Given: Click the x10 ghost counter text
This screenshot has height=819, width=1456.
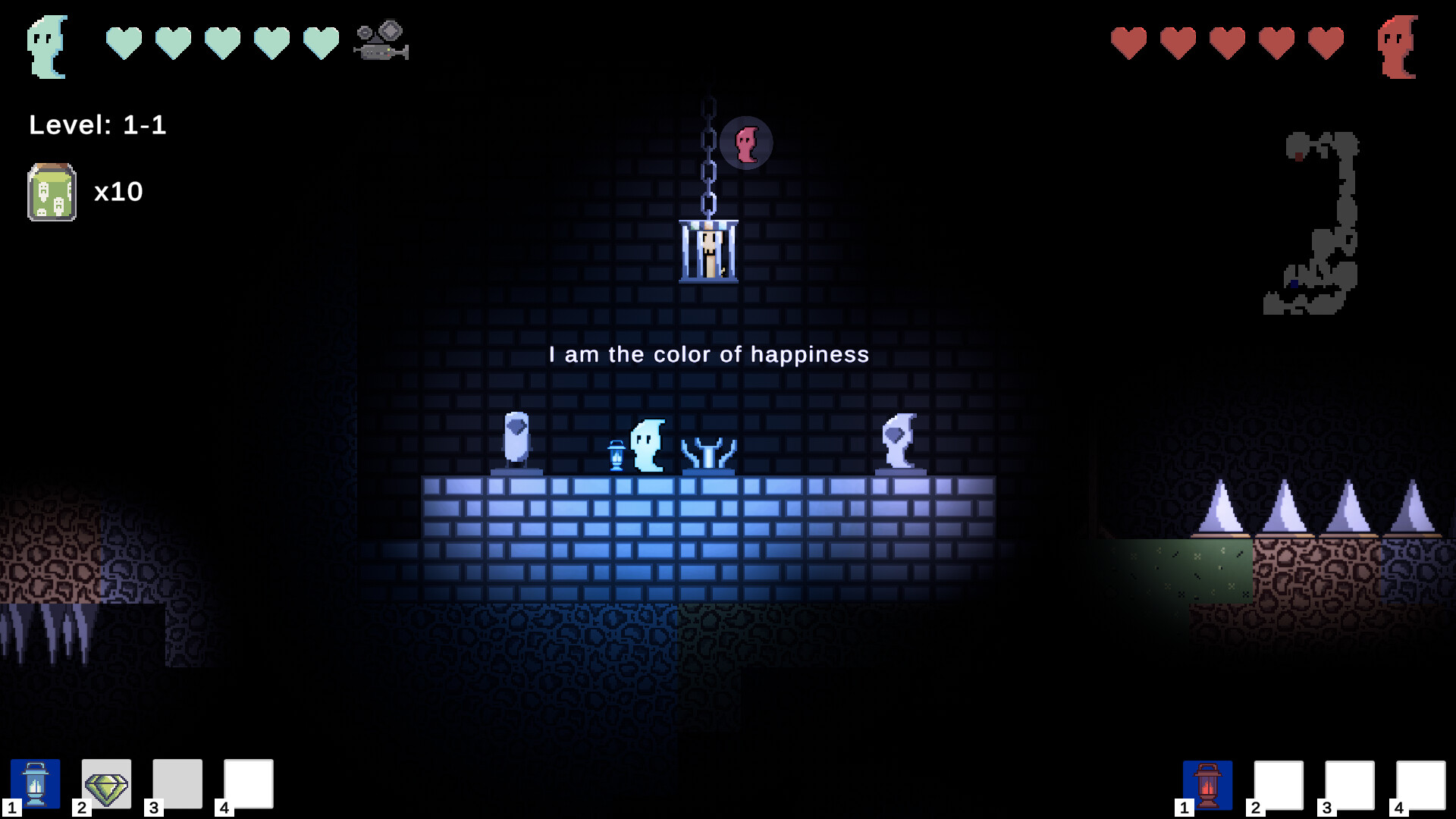Looking at the screenshot, I should (x=119, y=191).
